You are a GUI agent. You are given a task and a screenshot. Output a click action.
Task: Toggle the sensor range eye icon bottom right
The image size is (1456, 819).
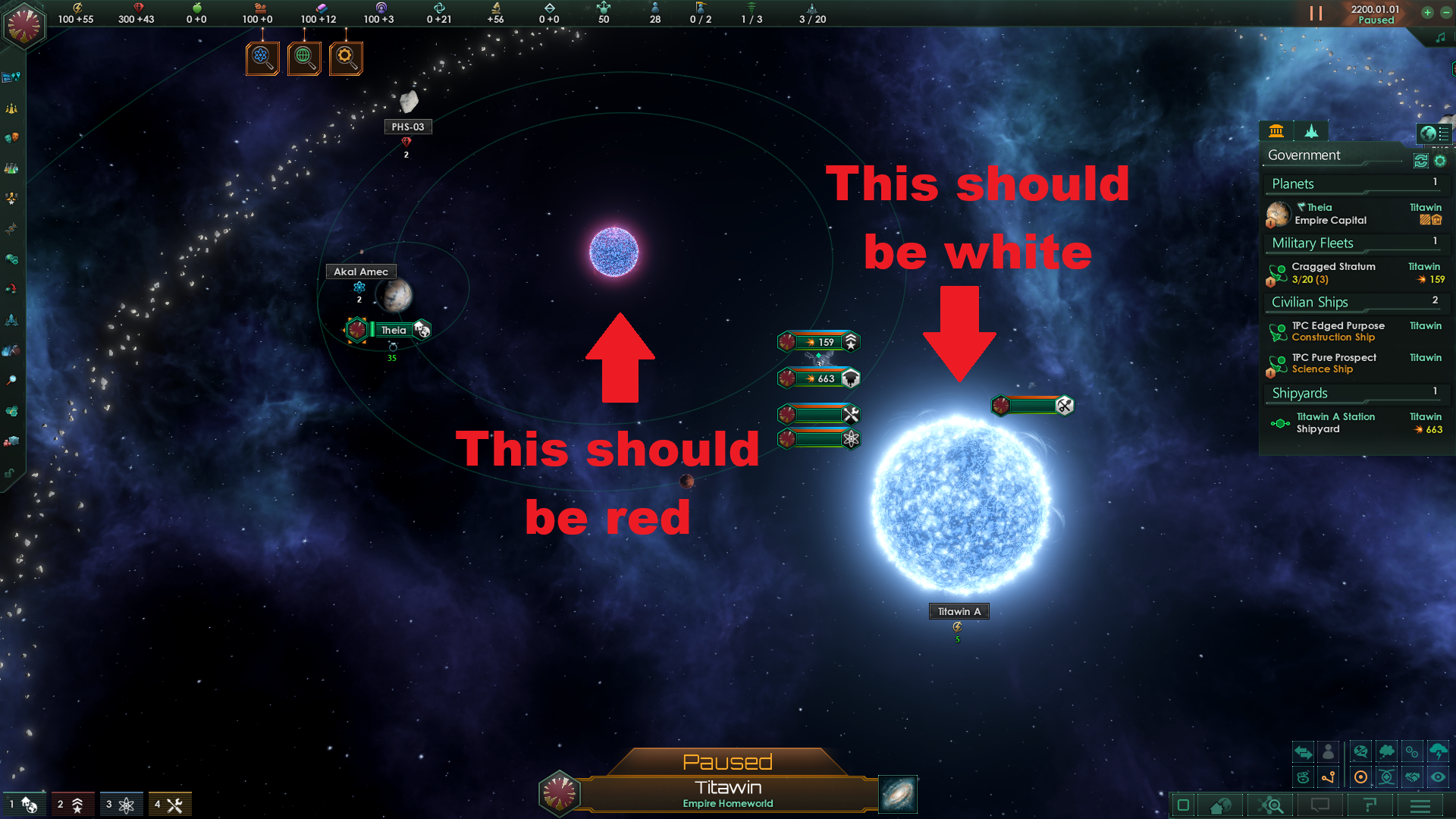[1438, 777]
